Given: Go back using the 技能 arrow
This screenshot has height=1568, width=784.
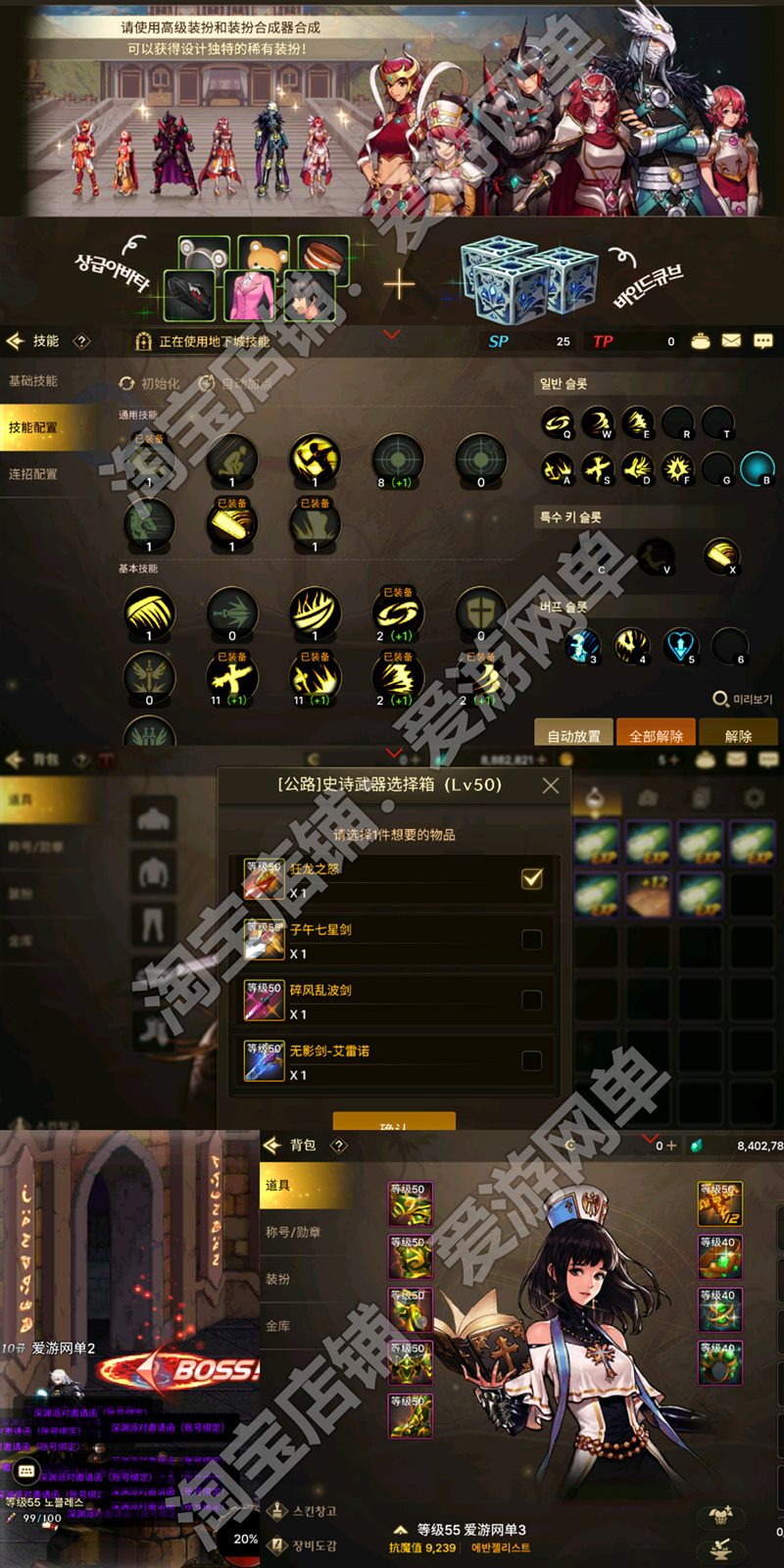Looking at the screenshot, I should point(16,341).
